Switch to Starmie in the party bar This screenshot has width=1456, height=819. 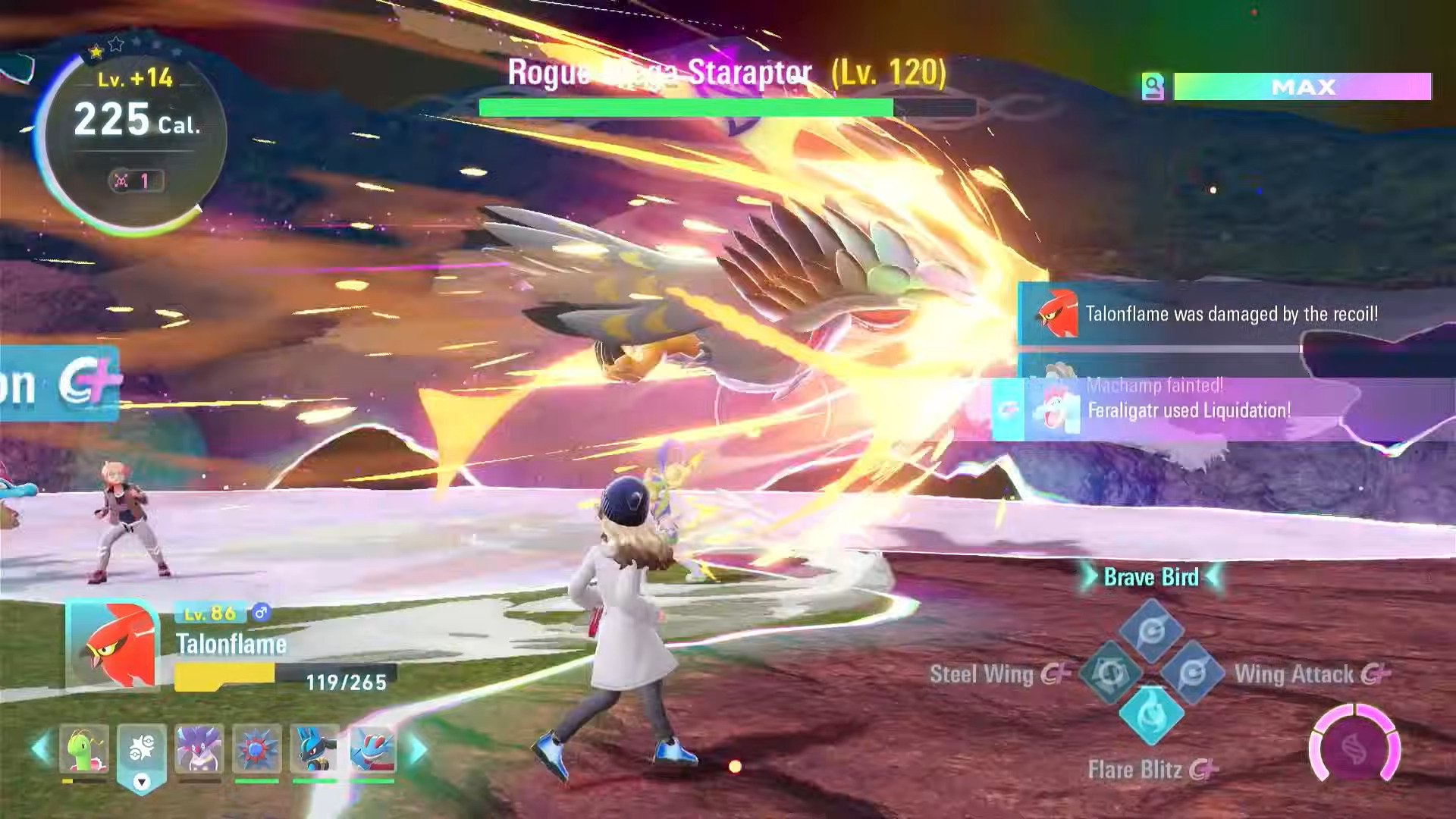click(x=257, y=749)
